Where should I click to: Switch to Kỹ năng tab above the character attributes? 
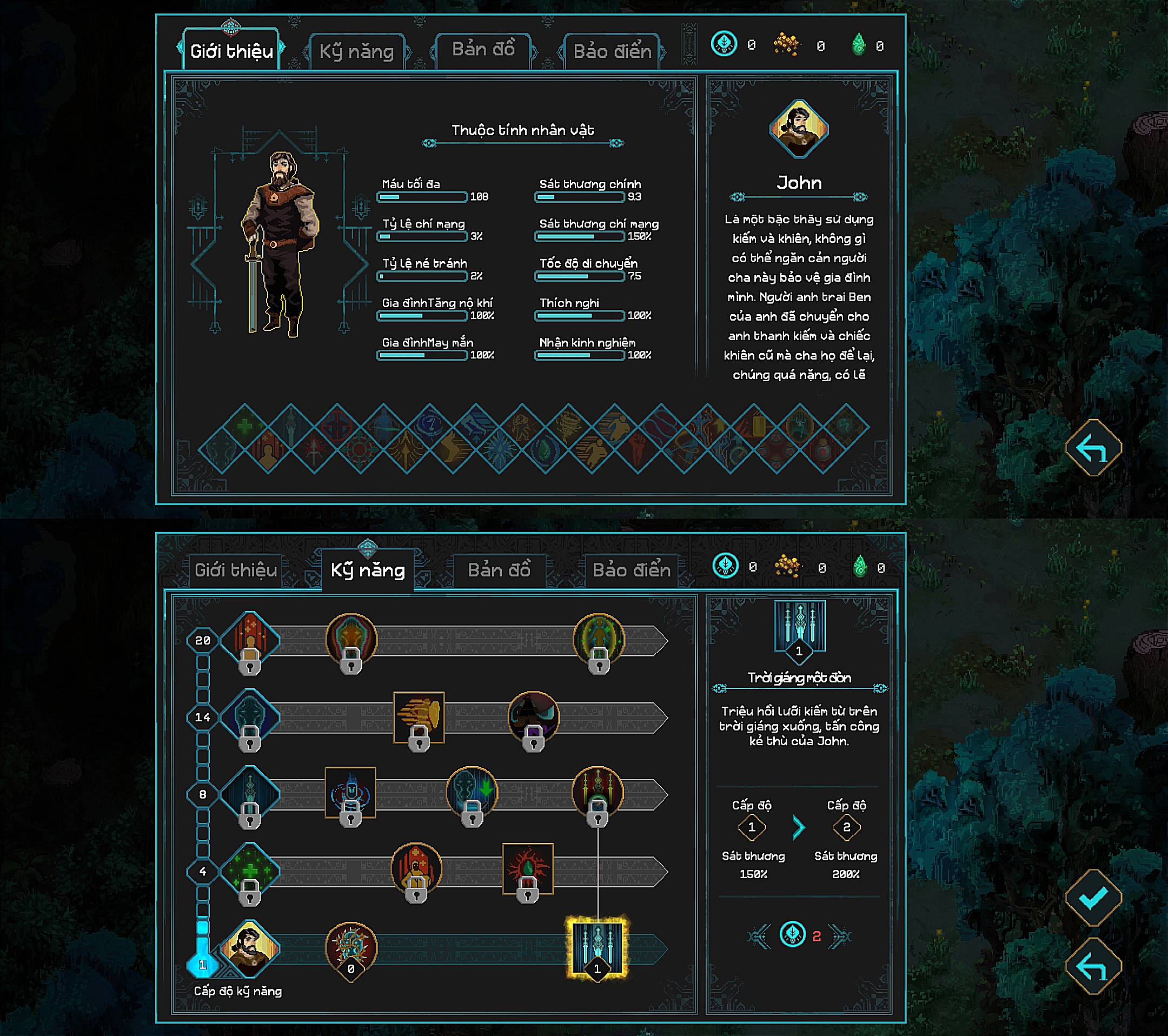pos(356,51)
